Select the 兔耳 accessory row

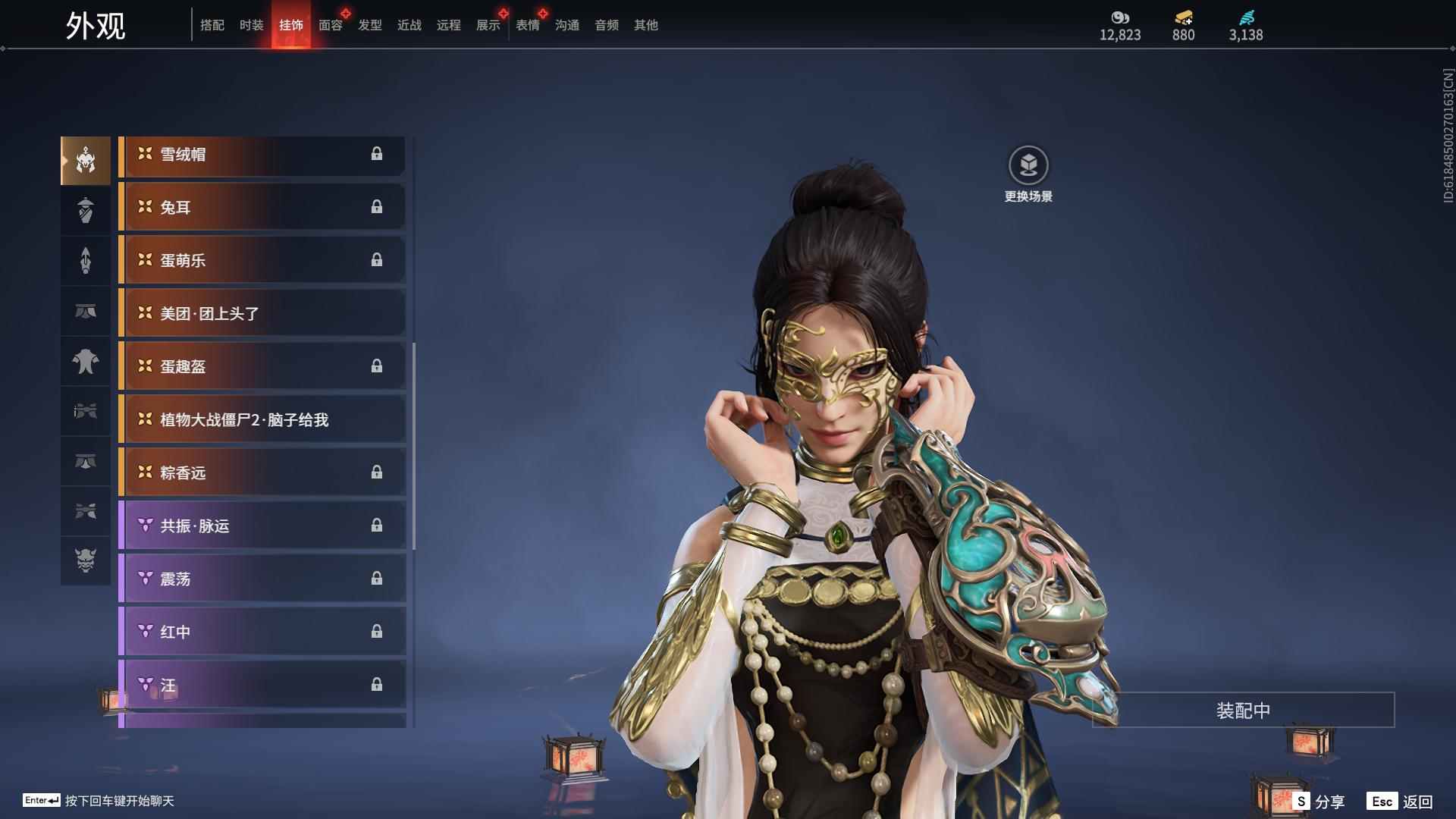[x=262, y=208]
